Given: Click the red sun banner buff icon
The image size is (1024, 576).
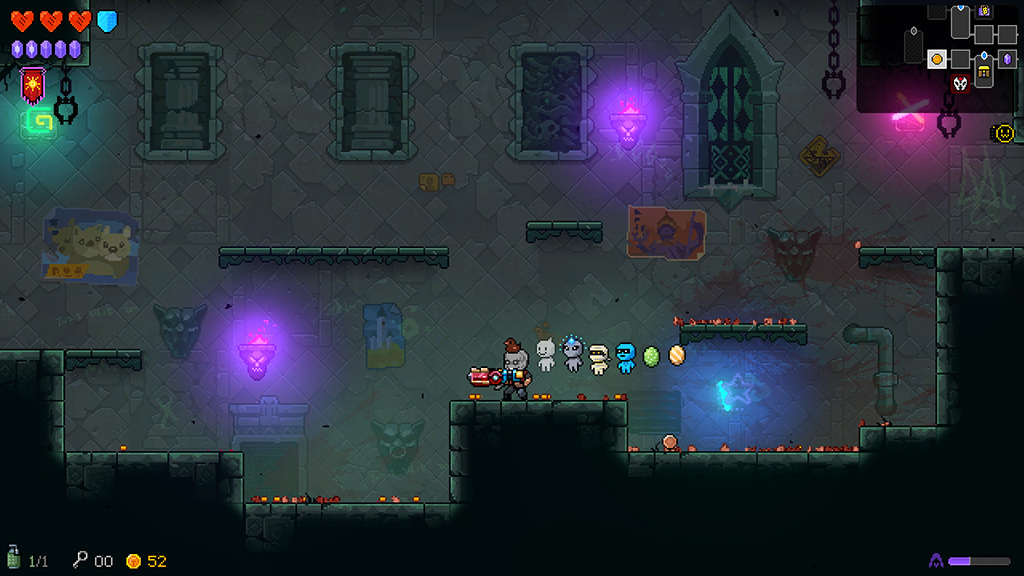Looking at the screenshot, I should point(33,84).
